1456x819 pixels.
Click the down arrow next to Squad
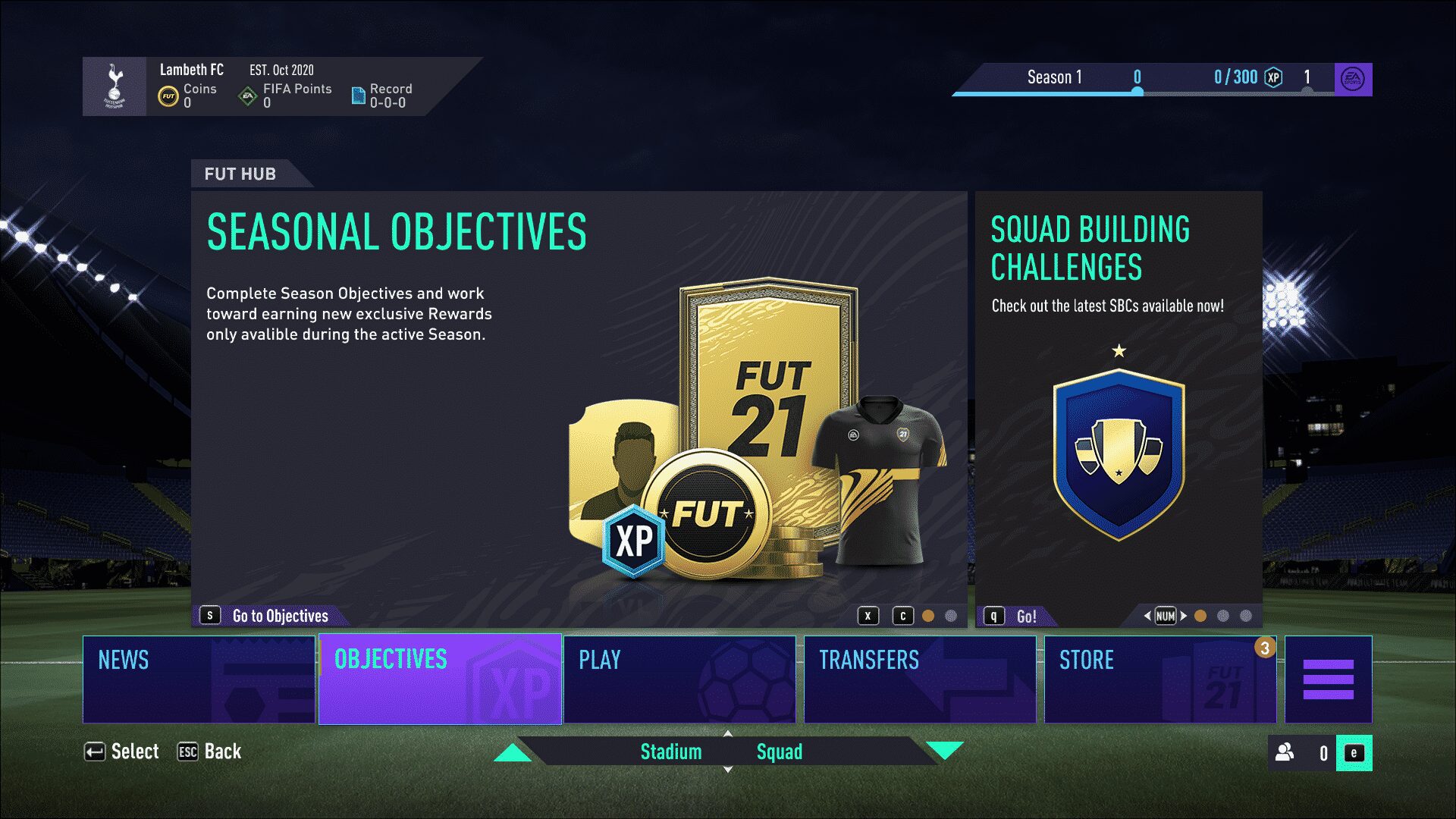pos(944,753)
